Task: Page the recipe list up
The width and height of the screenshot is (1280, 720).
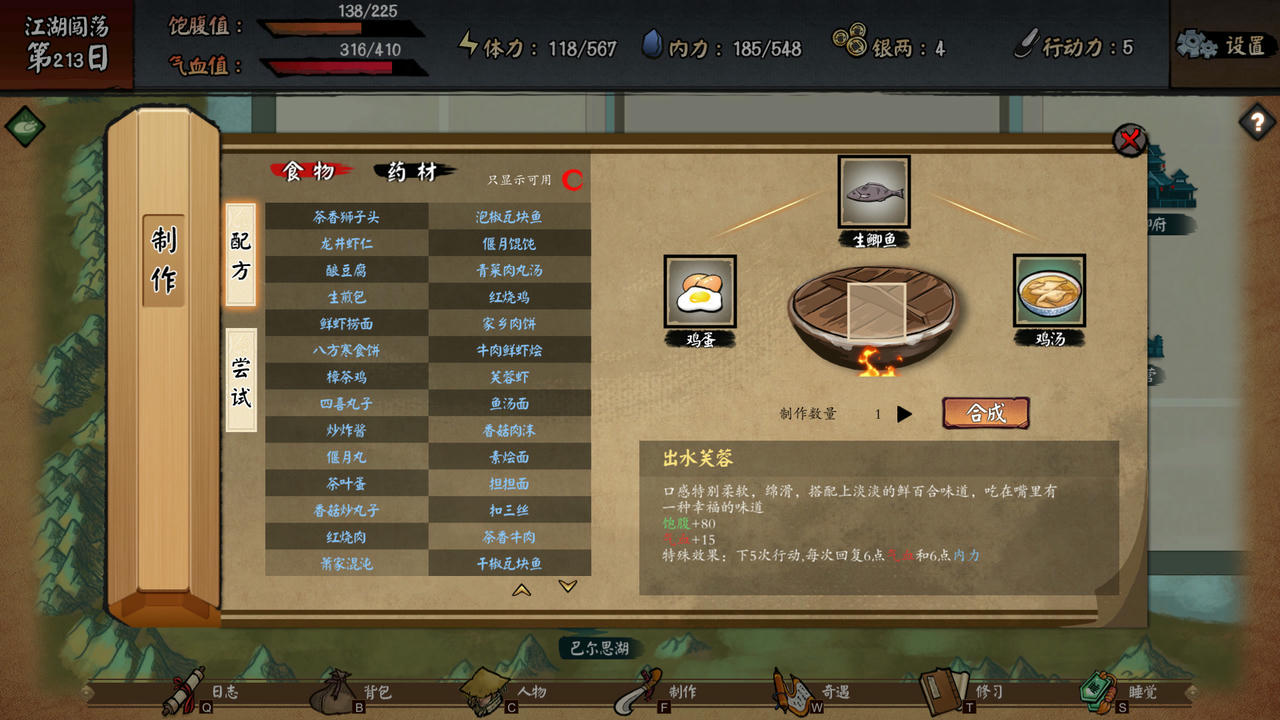Action: coord(522,590)
